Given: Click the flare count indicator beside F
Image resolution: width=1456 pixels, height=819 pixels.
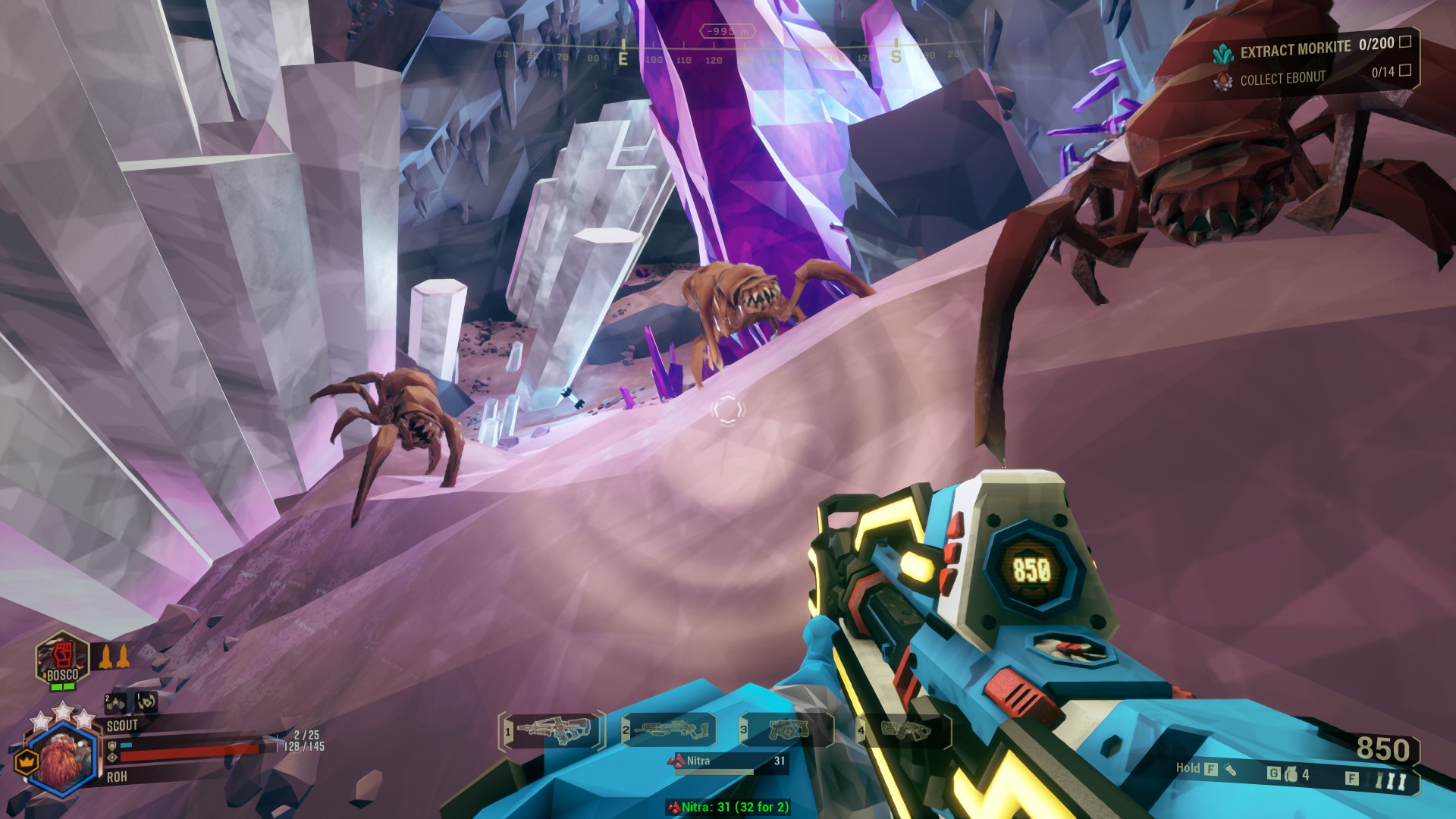Looking at the screenshot, I should click(x=1389, y=779).
